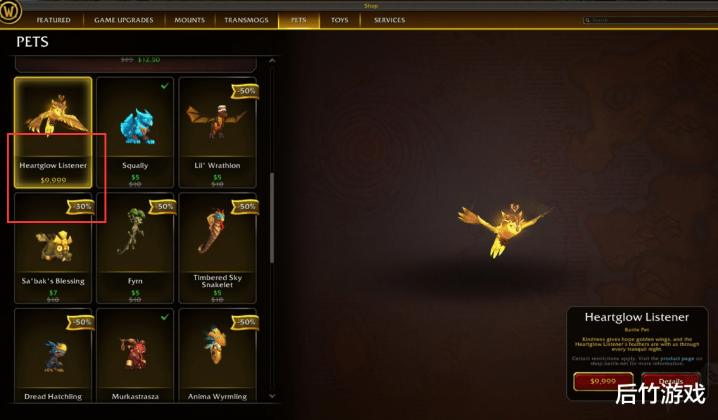718x420 pixels.
Task: Open Details for Heartglow Listener
Action: pos(671,381)
